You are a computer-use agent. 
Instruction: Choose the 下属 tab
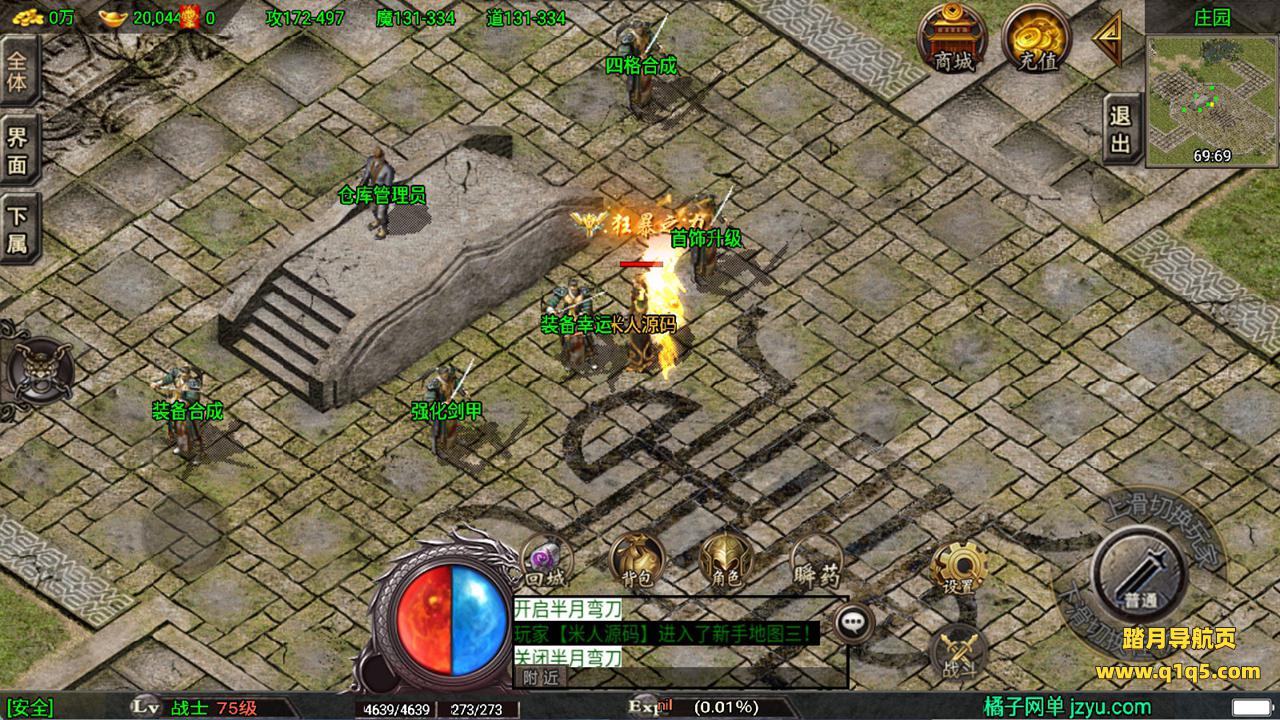coord(18,230)
